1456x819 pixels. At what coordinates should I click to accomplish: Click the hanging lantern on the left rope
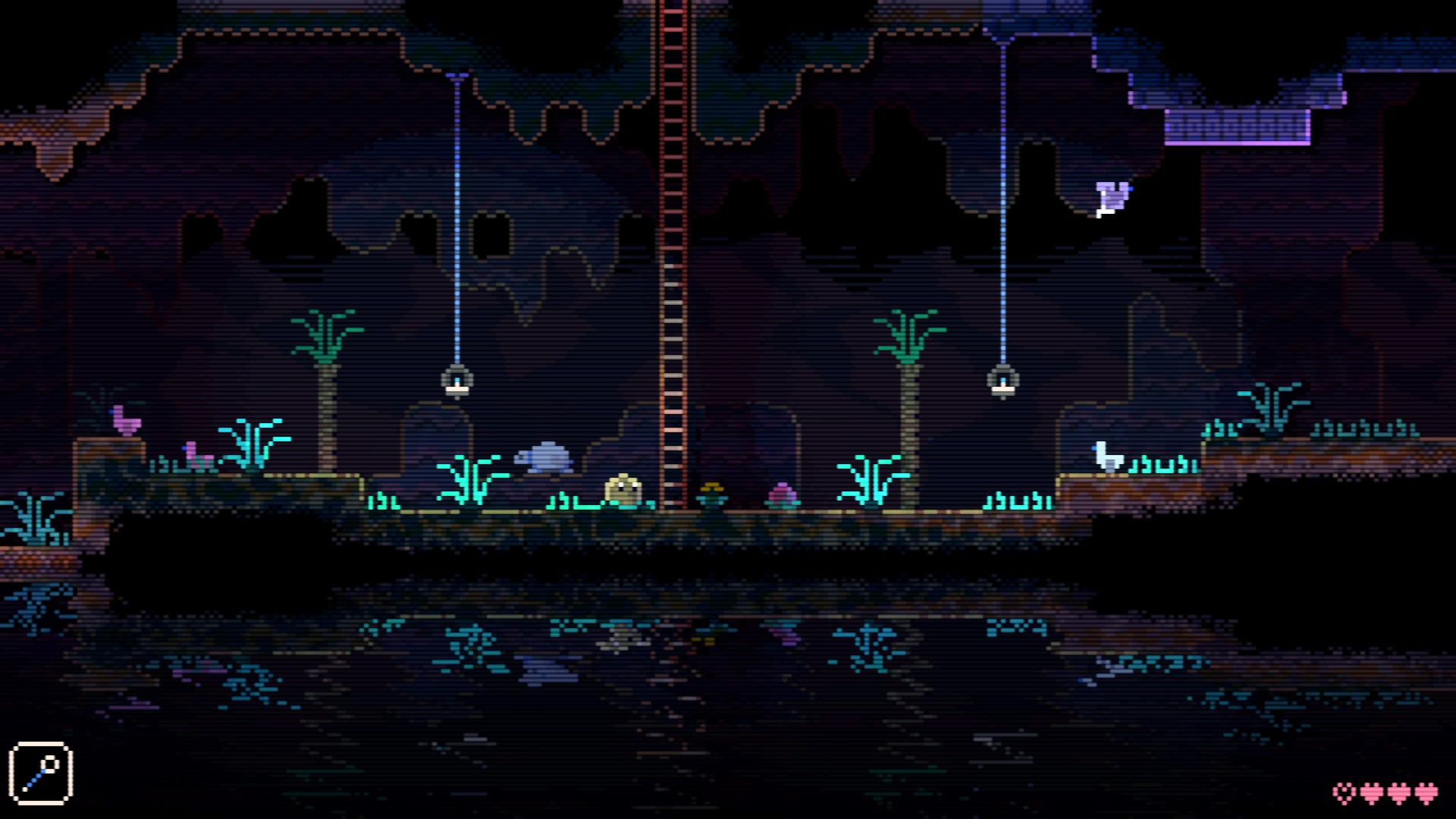(x=458, y=383)
